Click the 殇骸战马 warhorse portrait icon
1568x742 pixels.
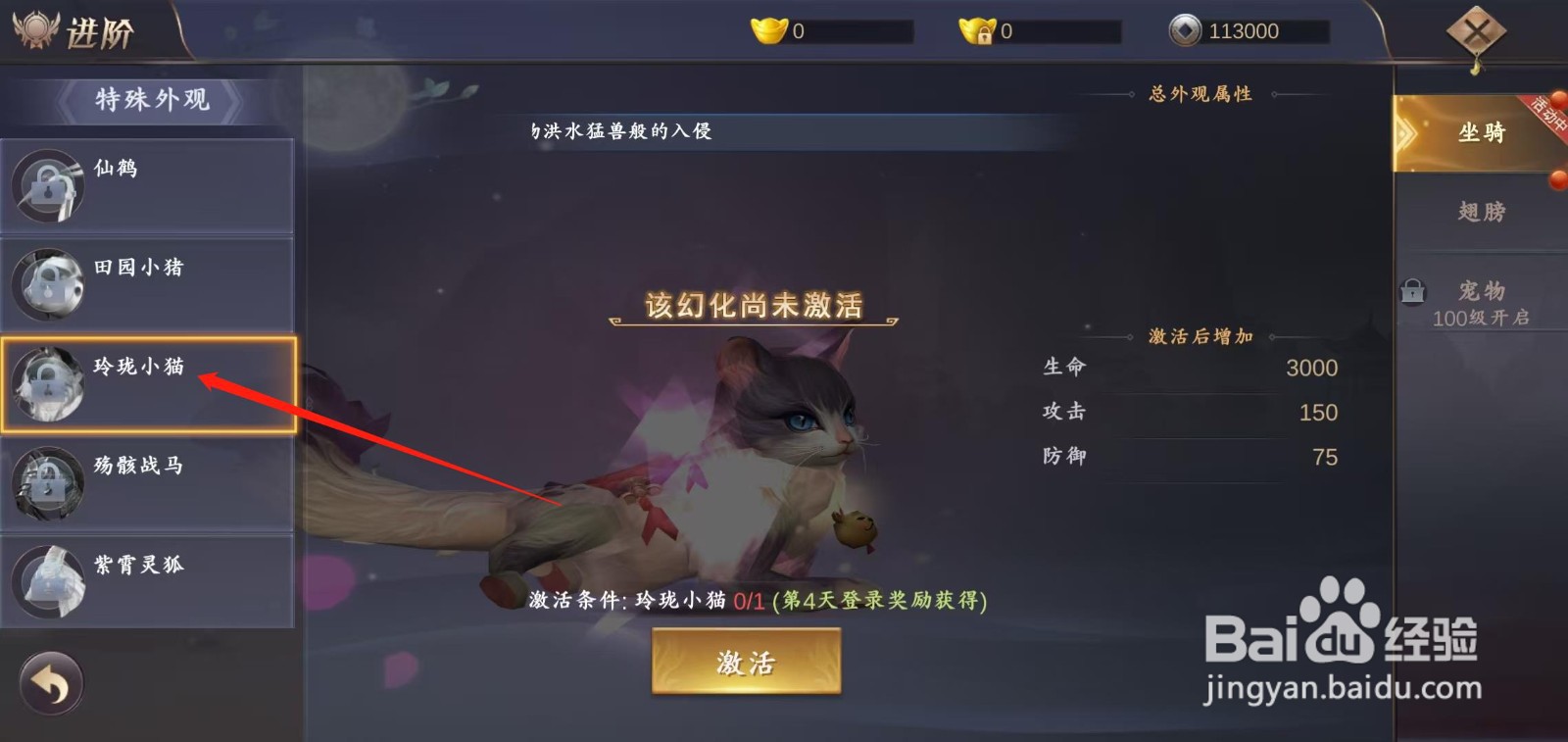[48, 484]
